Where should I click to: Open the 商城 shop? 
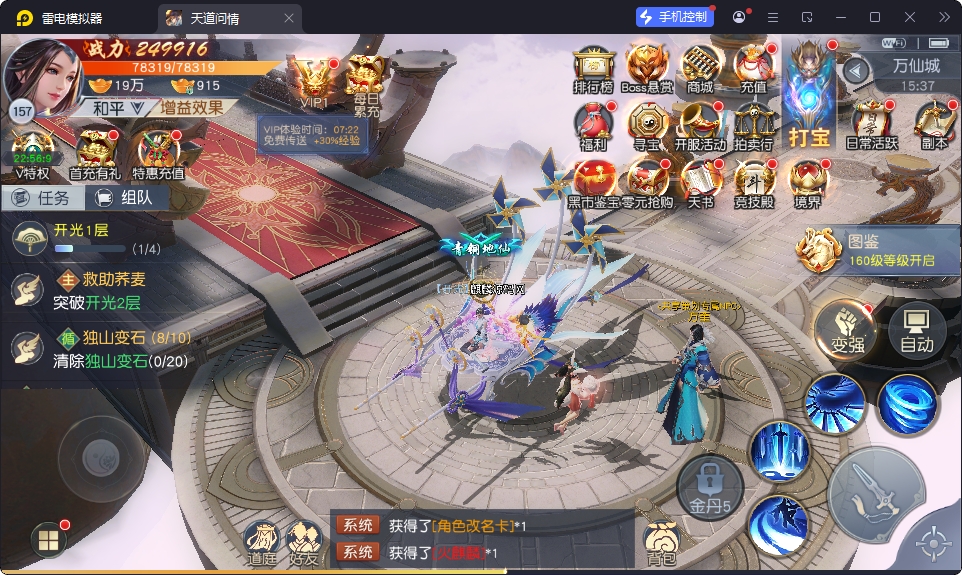pos(700,68)
